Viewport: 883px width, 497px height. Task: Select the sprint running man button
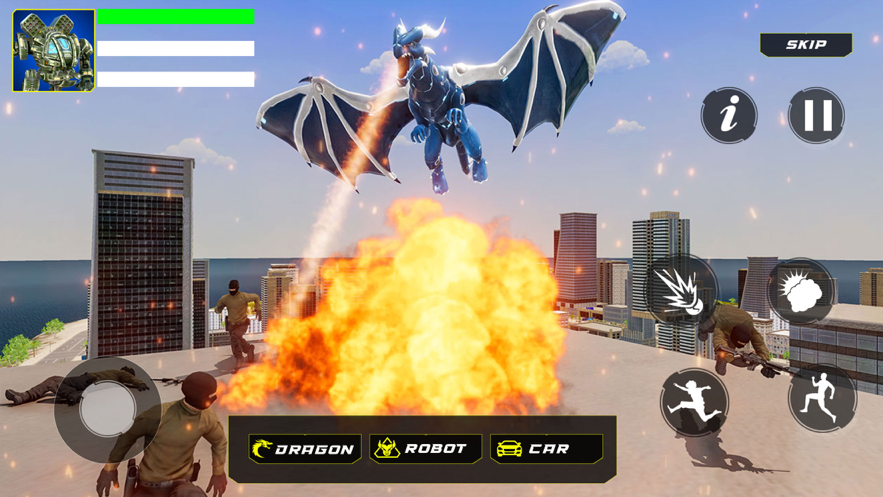[x=822, y=397]
